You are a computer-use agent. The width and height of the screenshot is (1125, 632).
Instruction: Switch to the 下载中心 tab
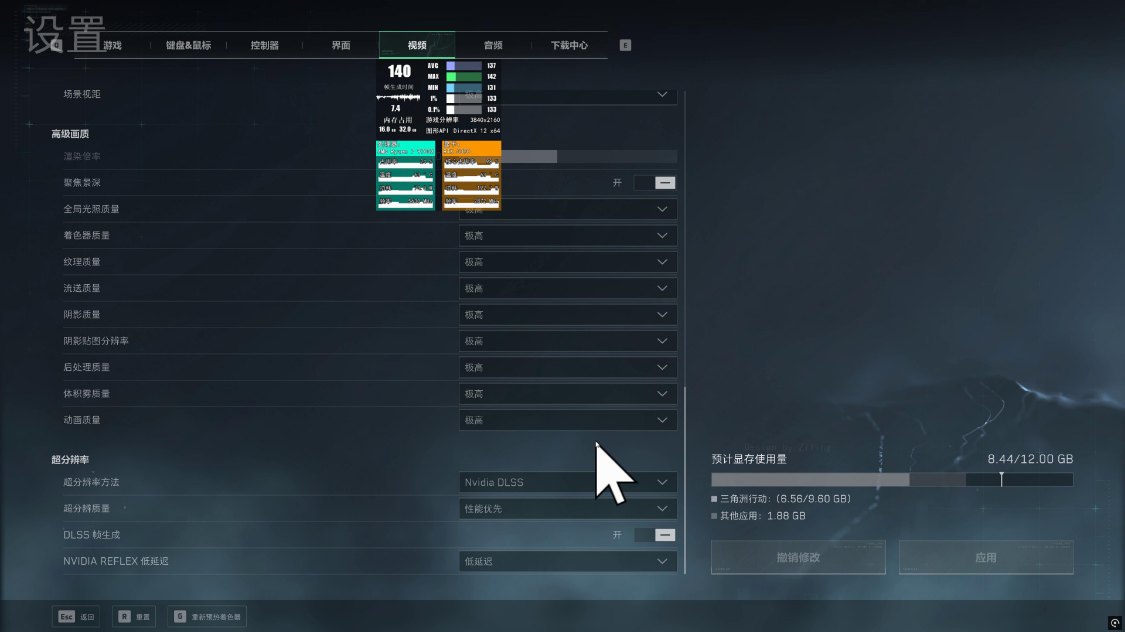569,45
